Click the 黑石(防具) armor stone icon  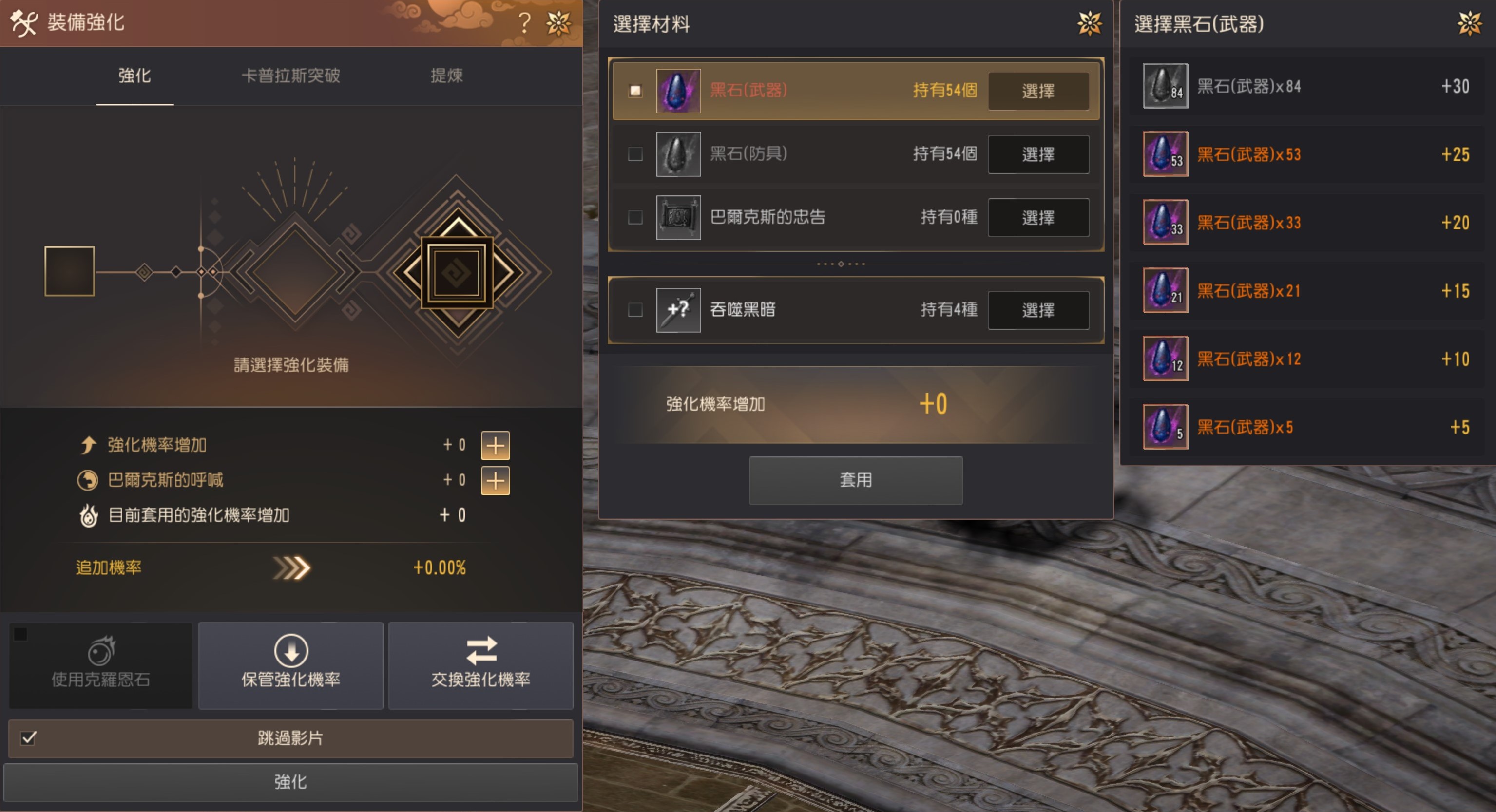(x=678, y=154)
